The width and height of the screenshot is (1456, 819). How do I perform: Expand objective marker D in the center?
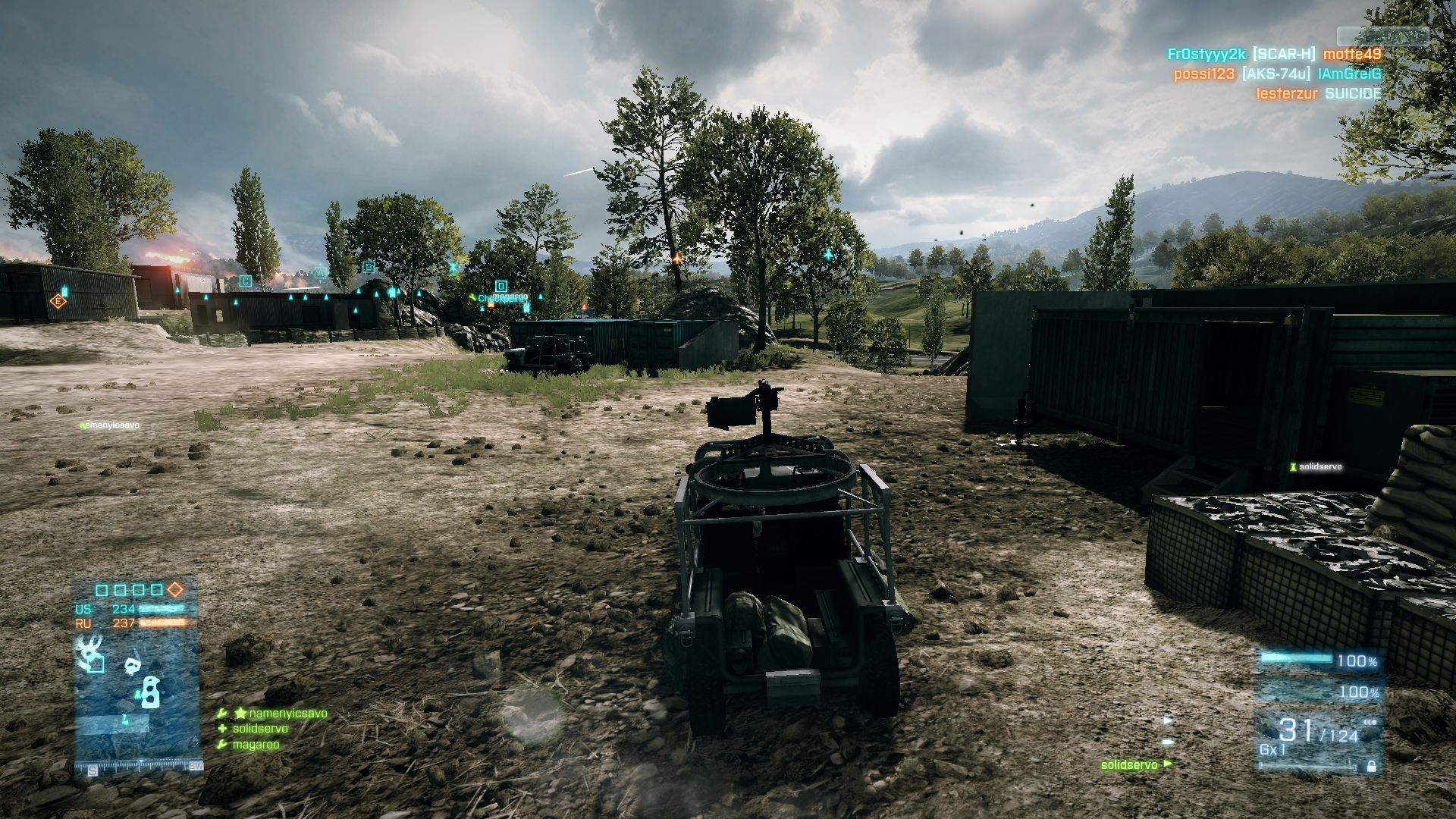(500, 287)
